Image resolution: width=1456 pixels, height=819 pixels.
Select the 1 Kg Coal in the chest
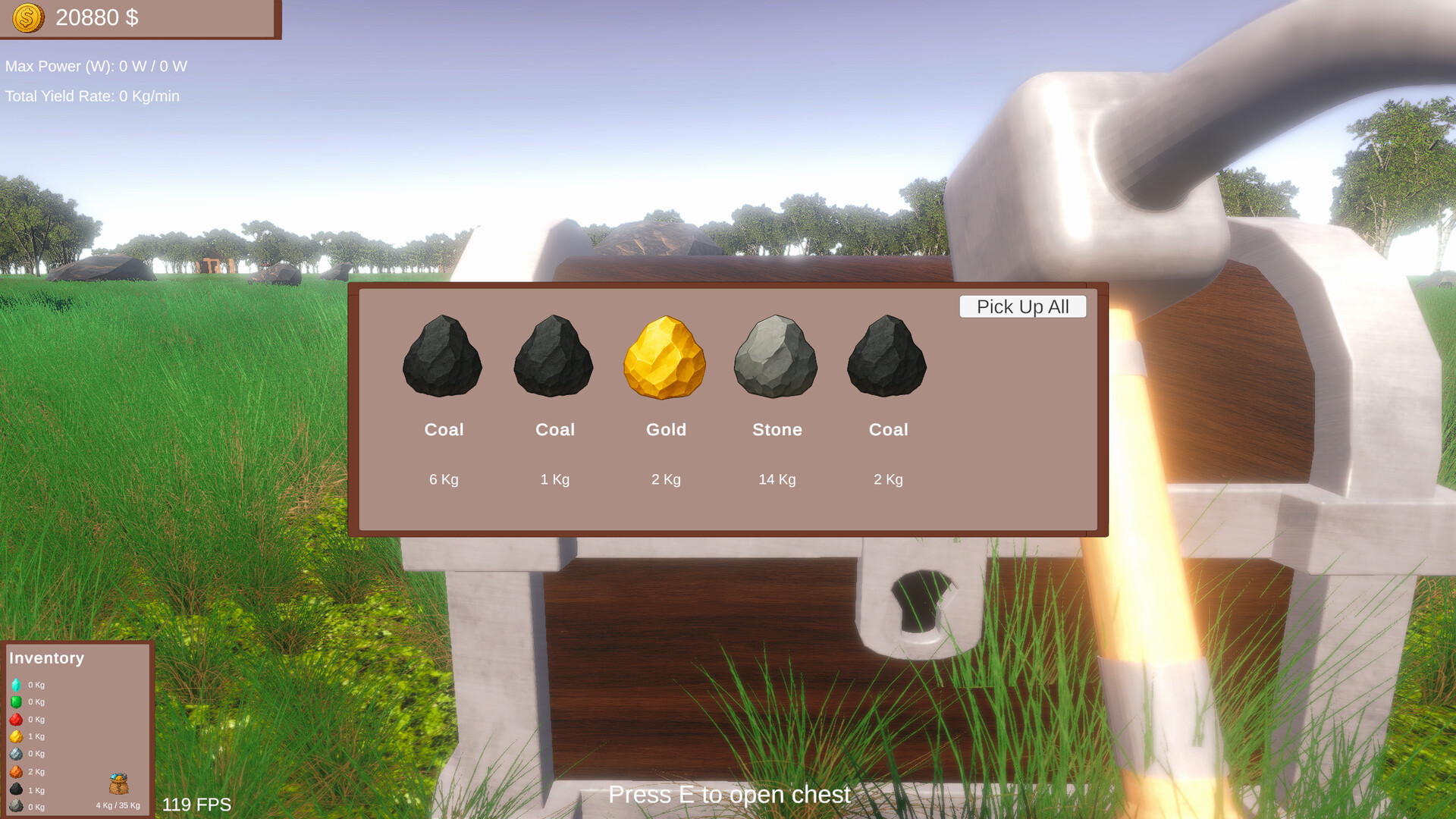point(554,360)
